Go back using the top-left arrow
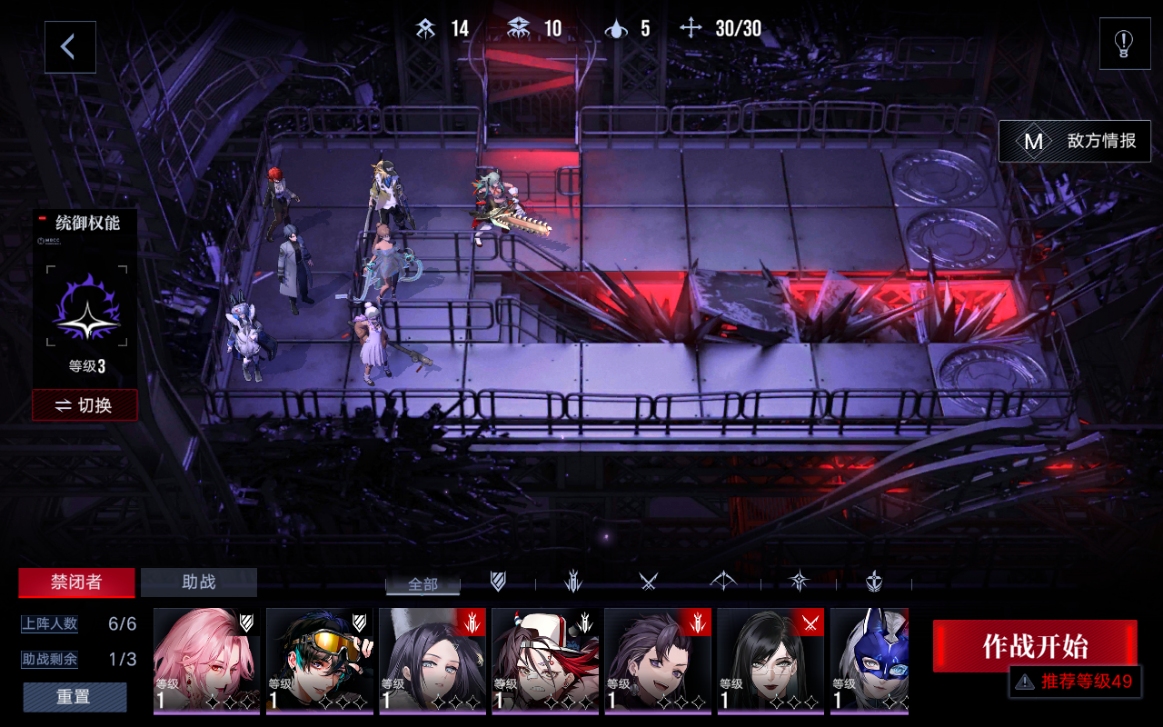 pos(69,47)
